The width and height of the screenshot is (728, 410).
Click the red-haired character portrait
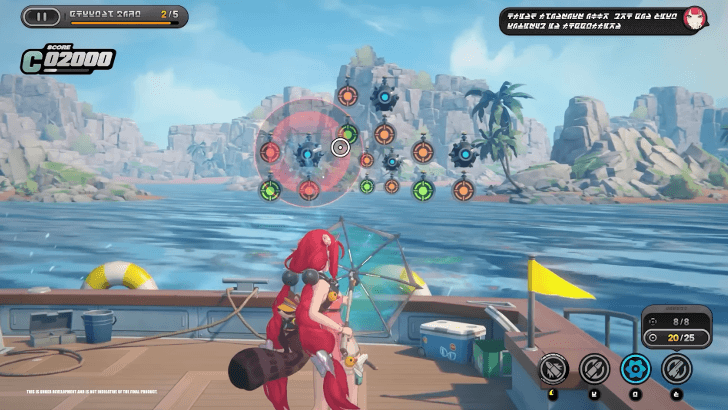pos(694,19)
